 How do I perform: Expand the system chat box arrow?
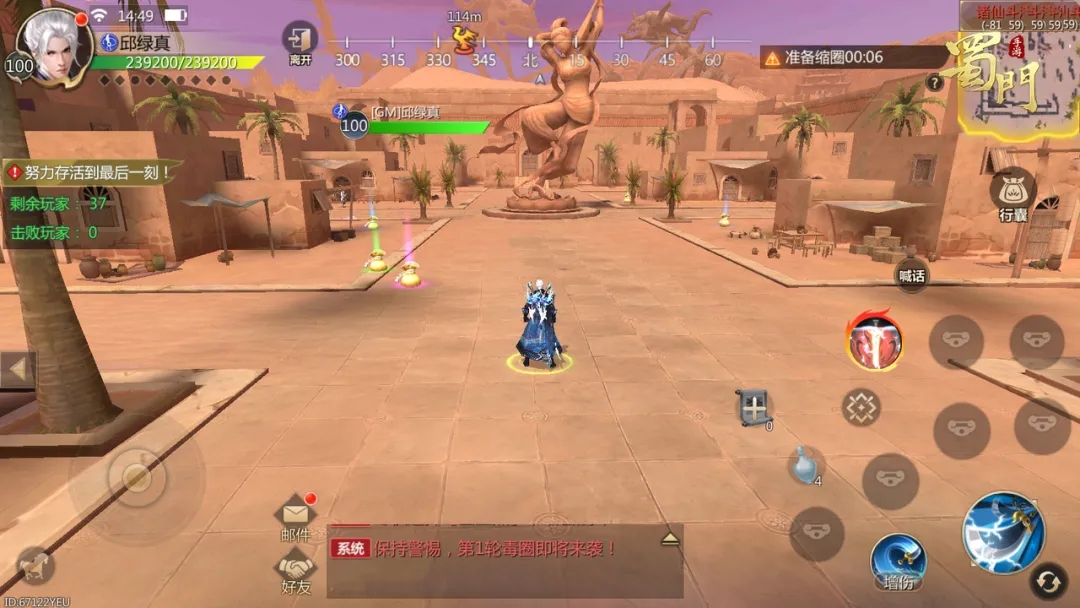(670, 539)
